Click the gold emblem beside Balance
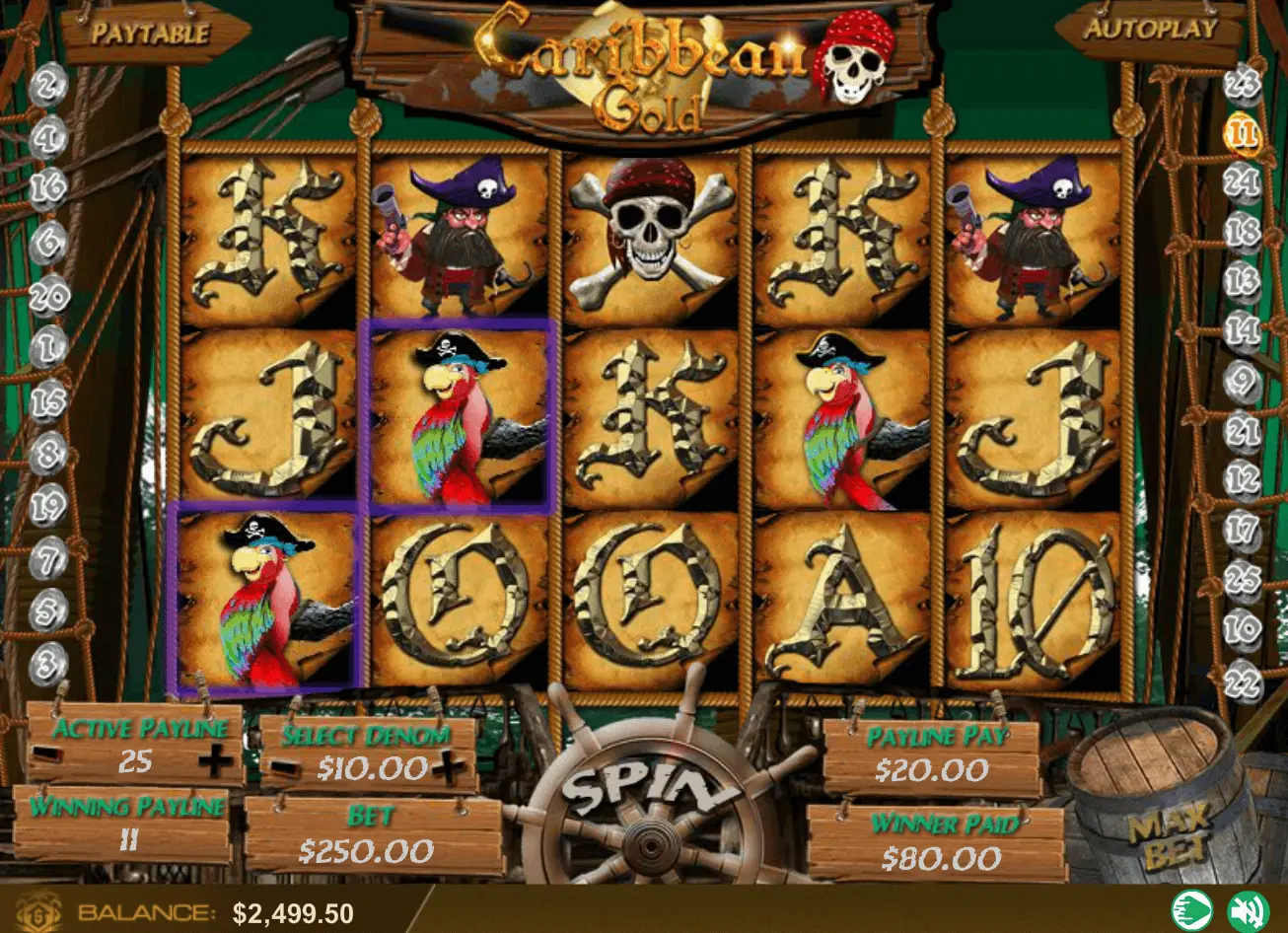The width and height of the screenshot is (1288, 933). (x=38, y=911)
